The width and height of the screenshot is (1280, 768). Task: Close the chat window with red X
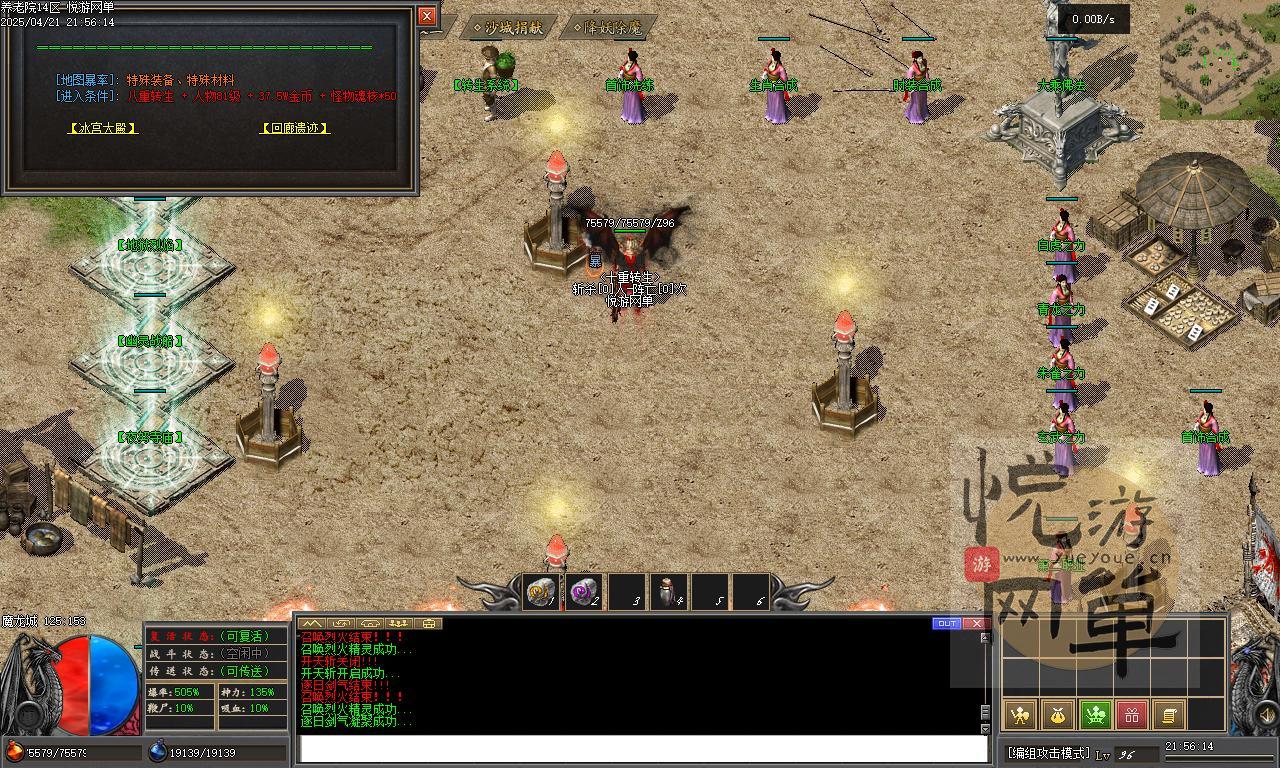[x=975, y=623]
